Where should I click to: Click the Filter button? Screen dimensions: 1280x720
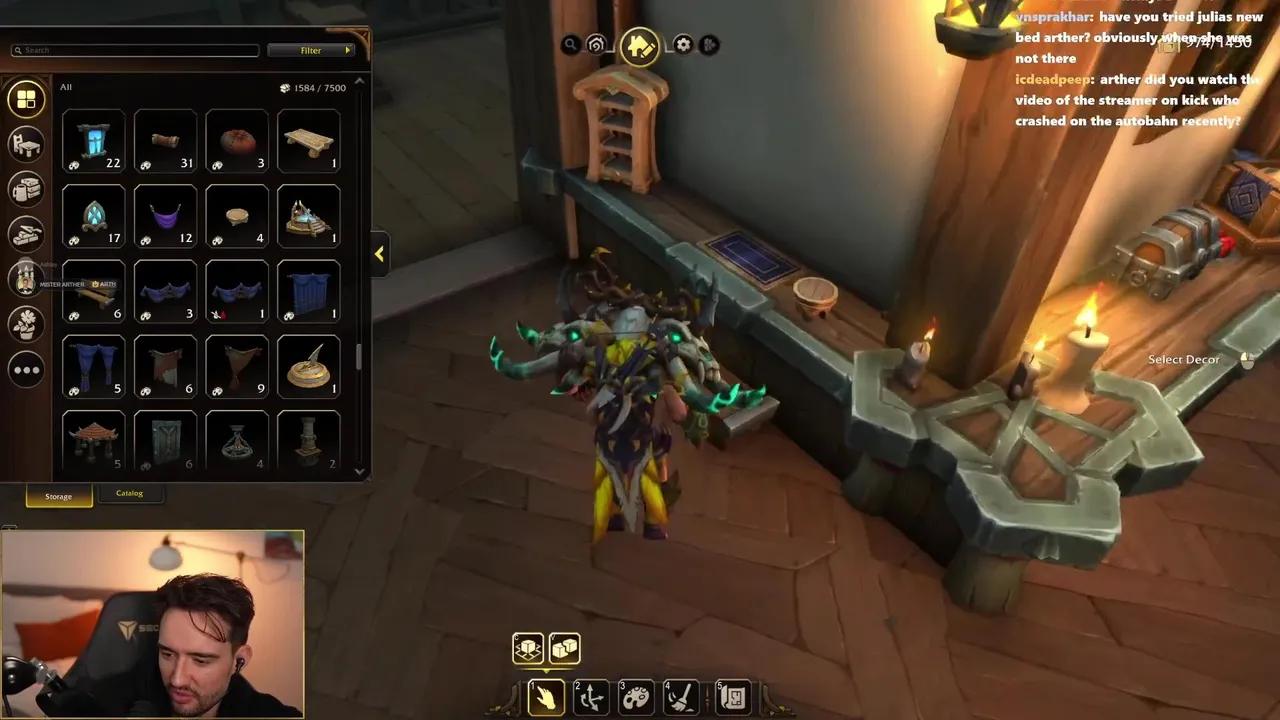[x=310, y=49]
